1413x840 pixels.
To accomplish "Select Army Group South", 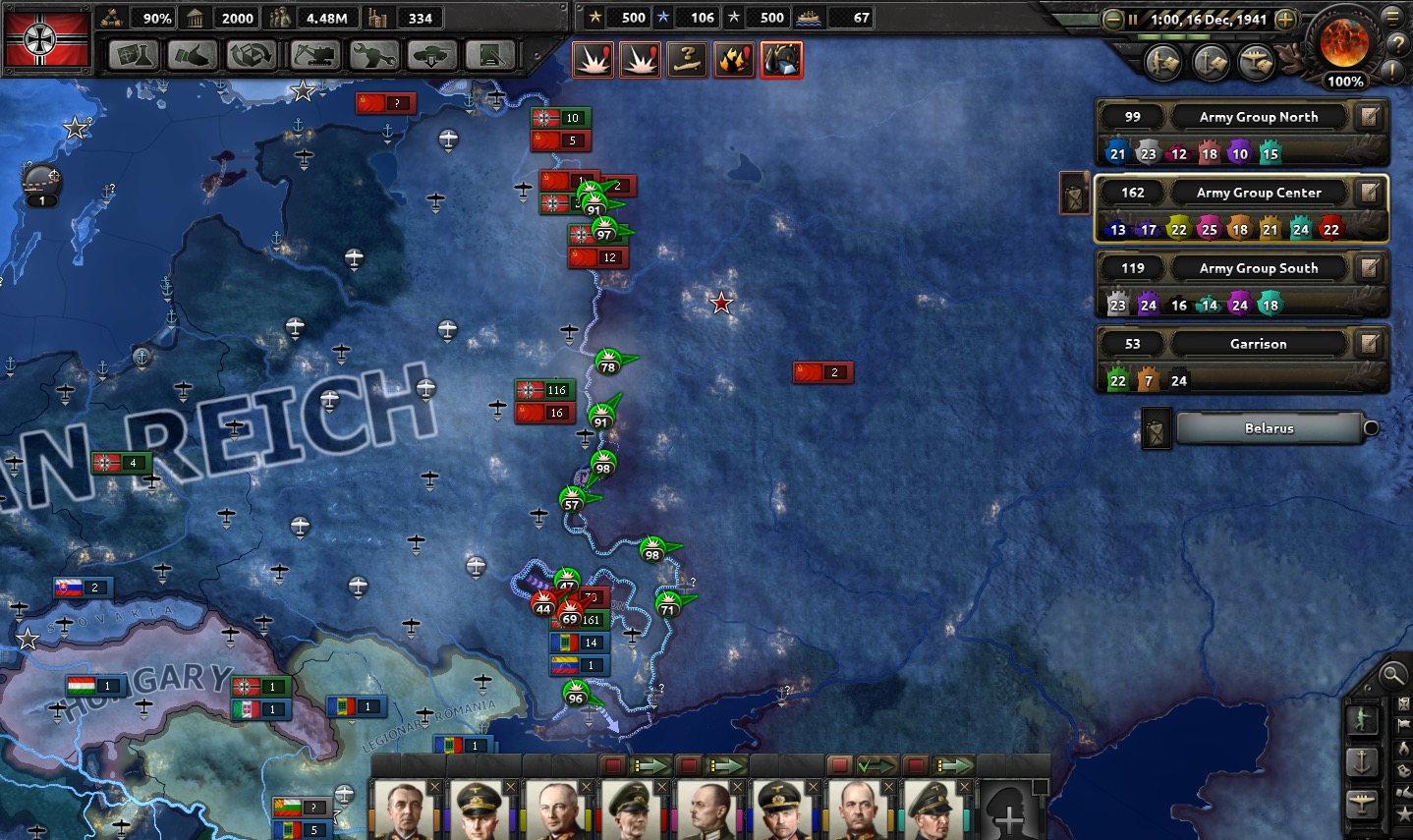I will (1258, 268).
